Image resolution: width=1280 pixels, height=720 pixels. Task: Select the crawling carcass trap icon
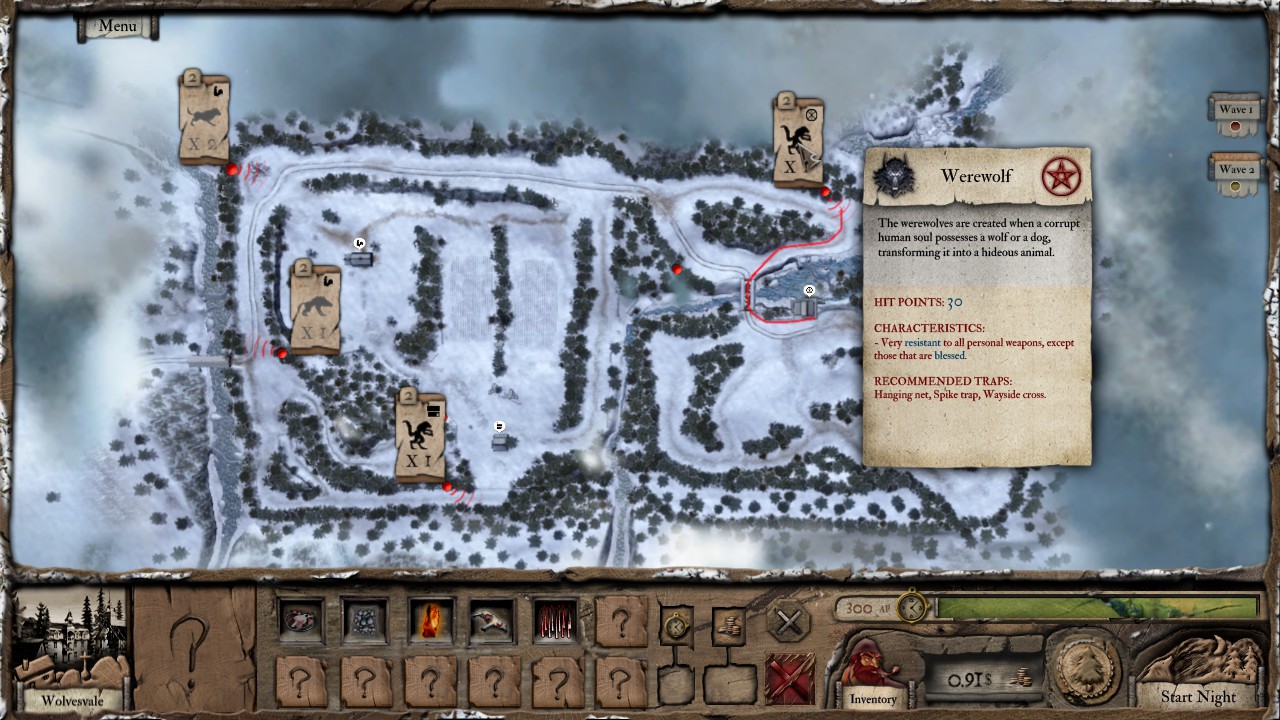493,621
